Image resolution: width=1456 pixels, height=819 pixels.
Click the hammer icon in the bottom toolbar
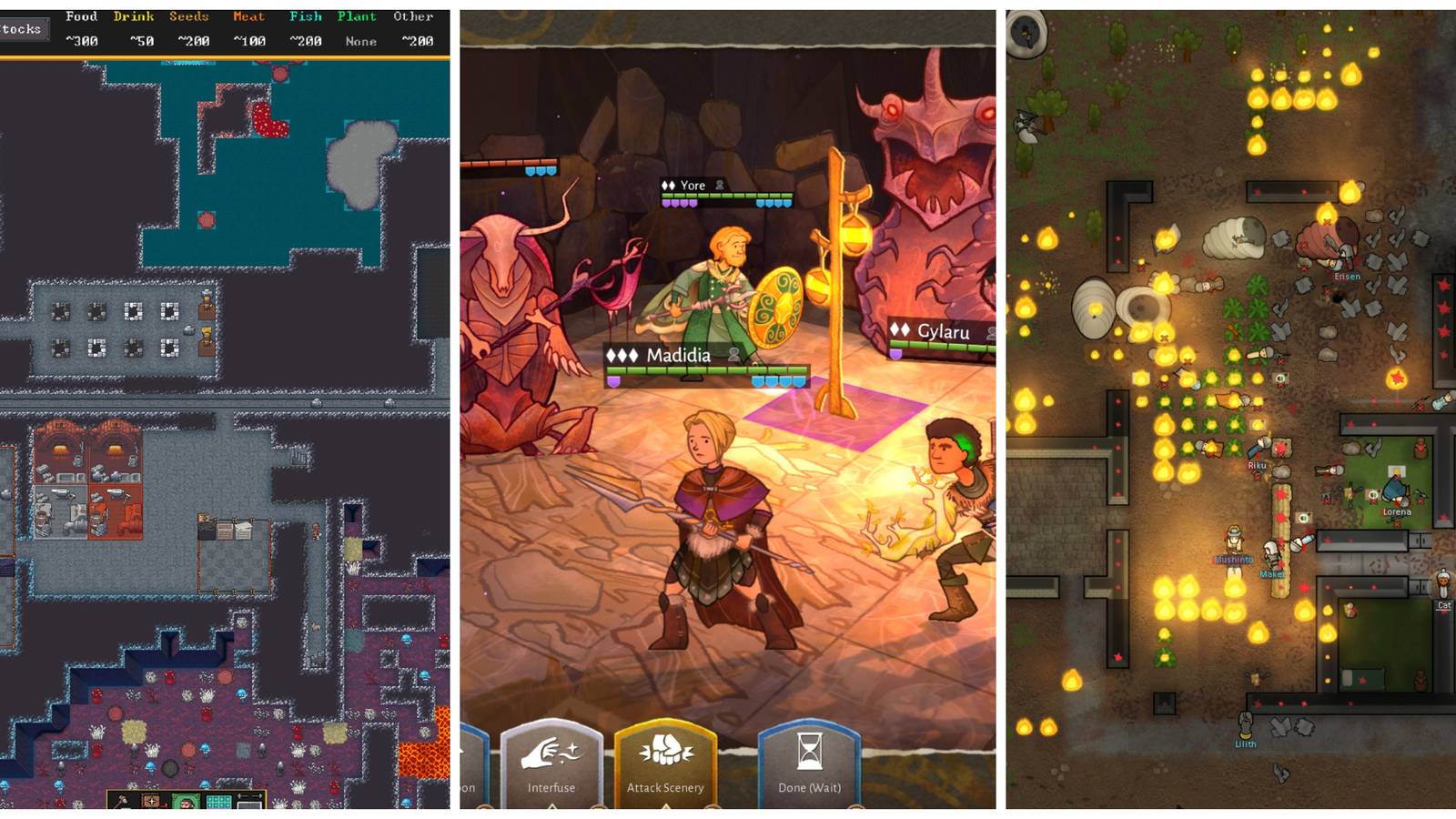pos(121,803)
